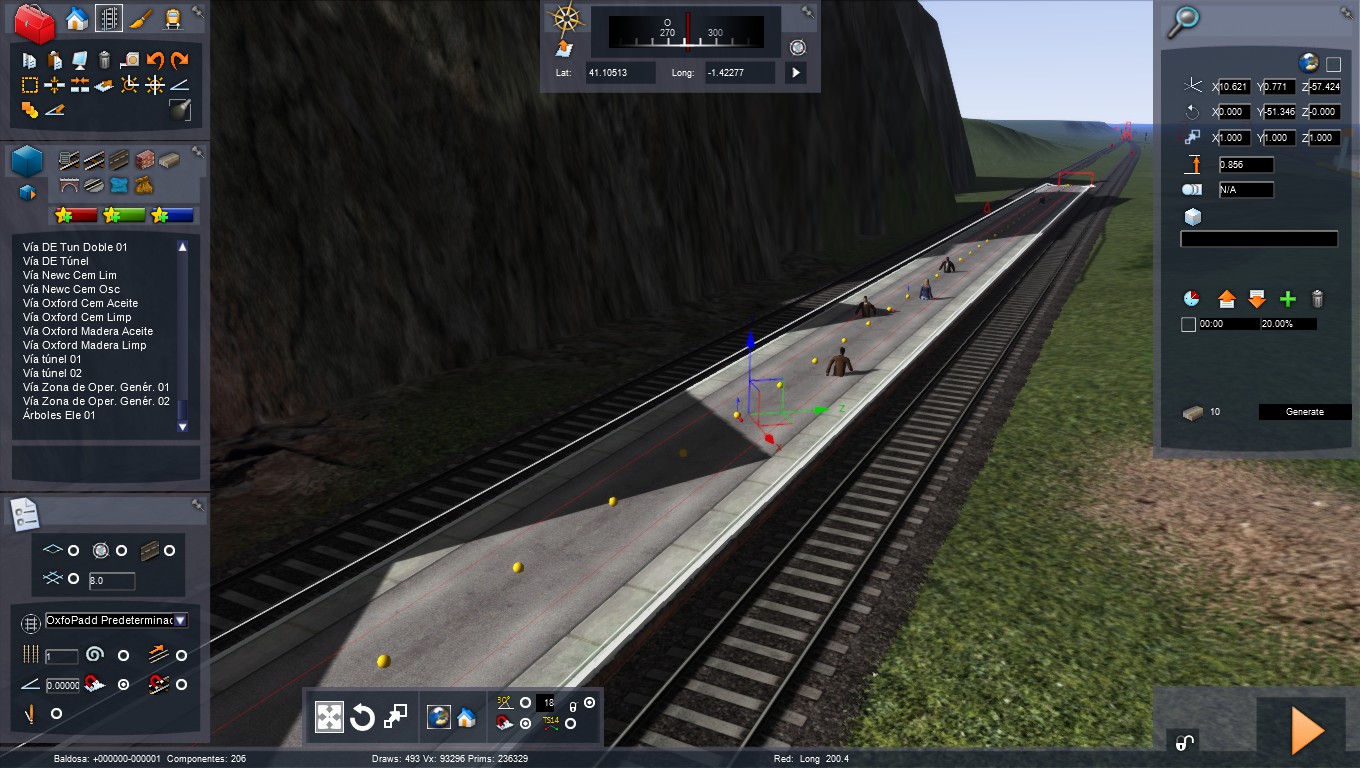1360x768 pixels.
Task: Switch to the paintbrush painting tools
Action: [141, 19]
